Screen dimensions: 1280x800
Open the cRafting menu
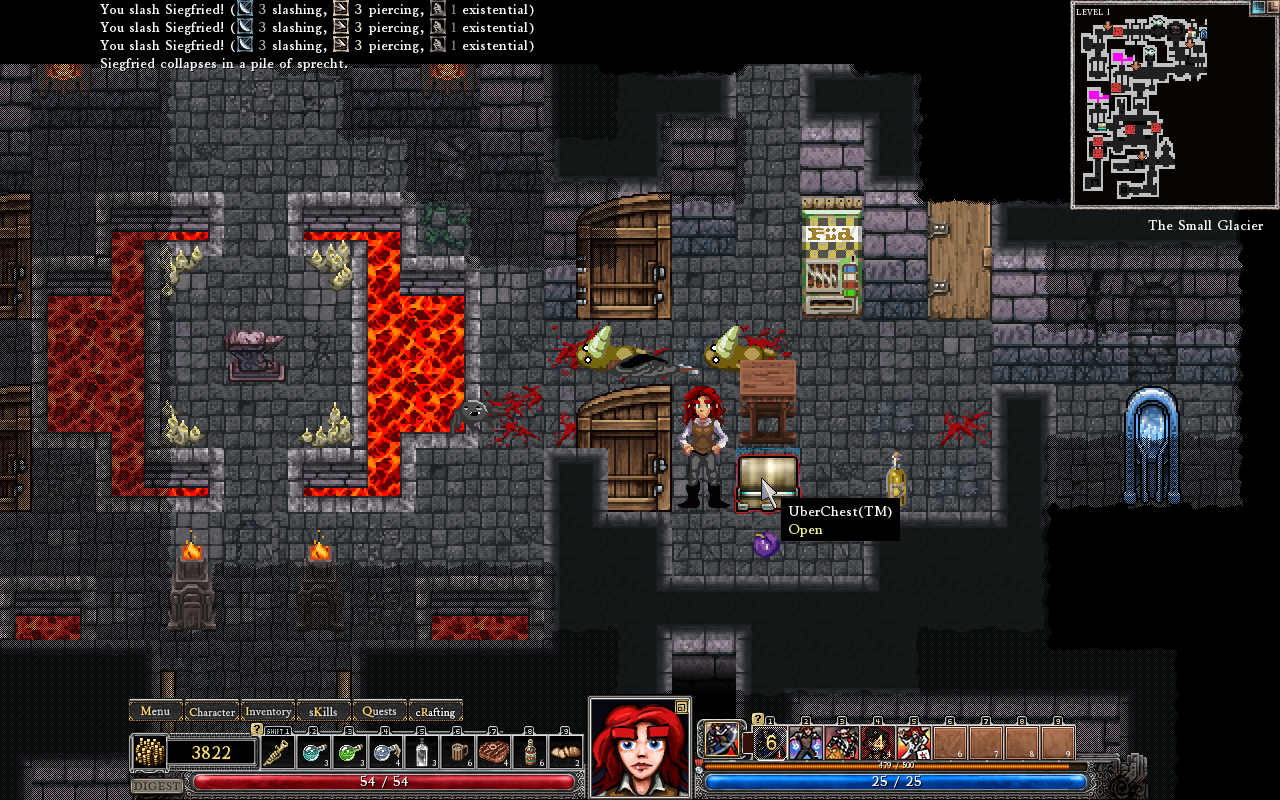[436, 711]
